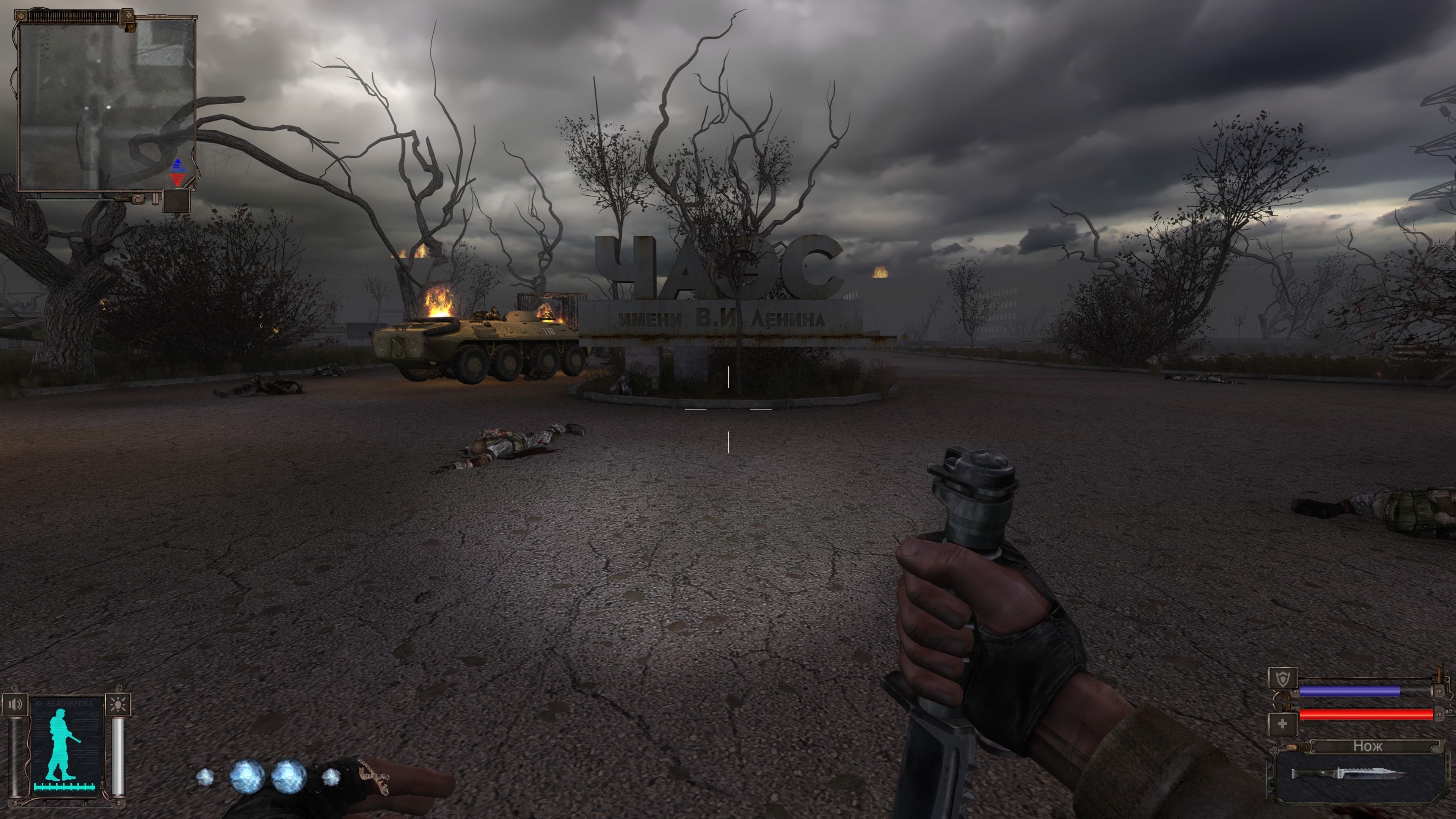This screenshot has width=1456, height=819.
Task: Click the sun visibility icon
Action: click(x=119, y=704)
